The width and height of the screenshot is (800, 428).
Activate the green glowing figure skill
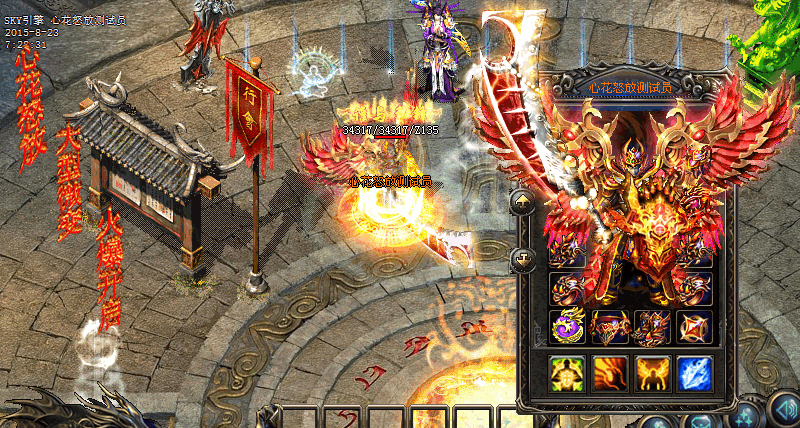pyautogui.click(x=567, y=374)
